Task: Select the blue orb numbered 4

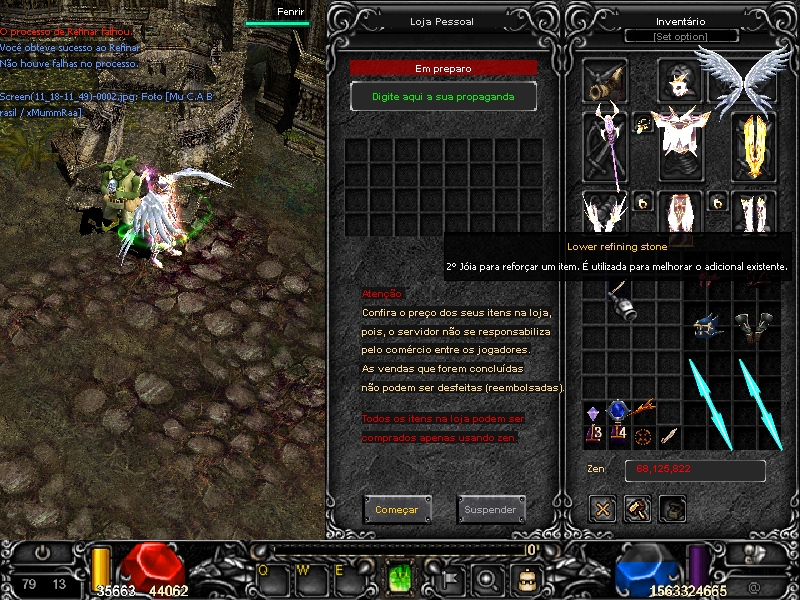Action: pos(618,420)
